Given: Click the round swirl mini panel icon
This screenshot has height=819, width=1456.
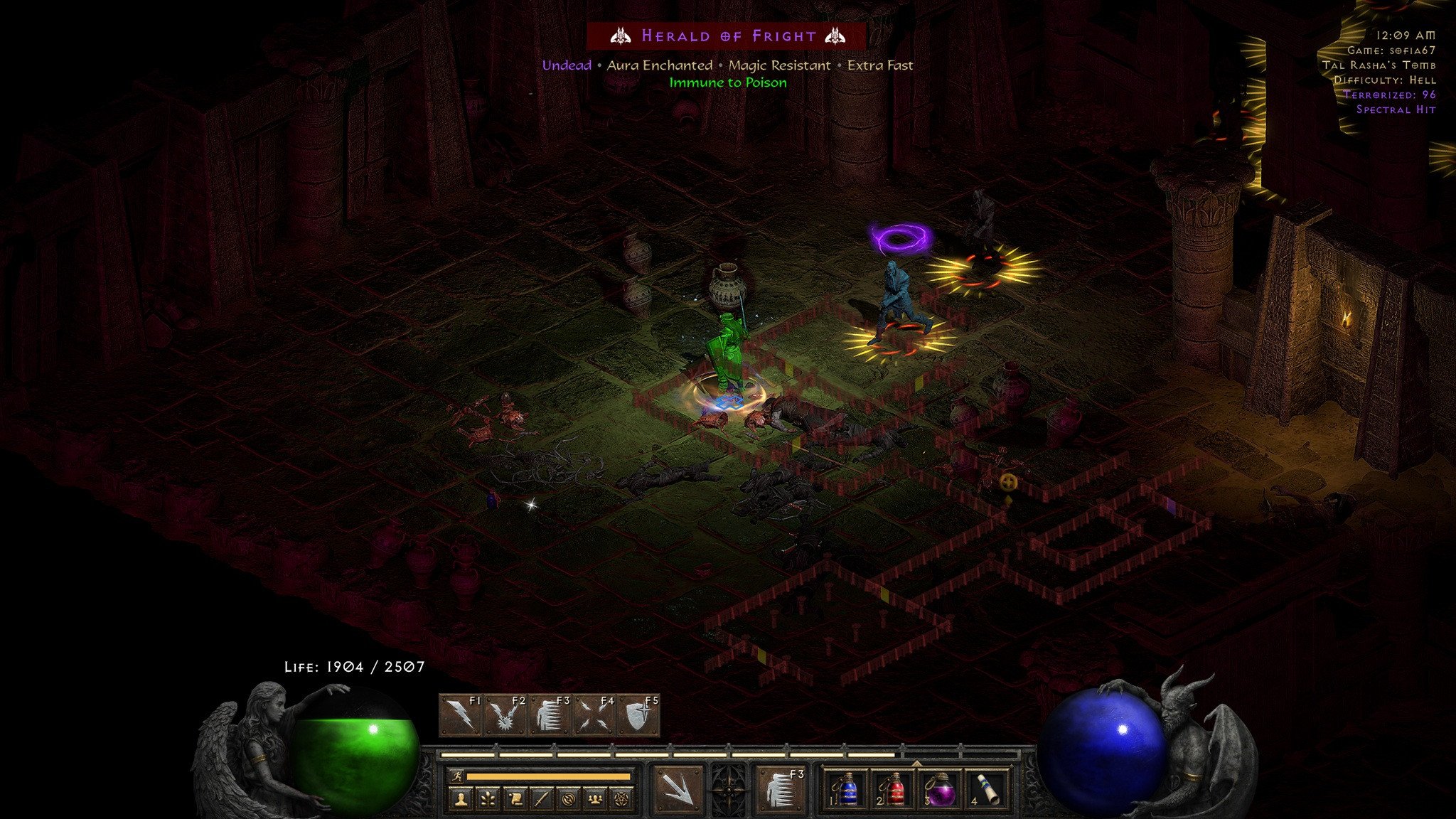Looking at the screenshot, I should coord(569,800).
